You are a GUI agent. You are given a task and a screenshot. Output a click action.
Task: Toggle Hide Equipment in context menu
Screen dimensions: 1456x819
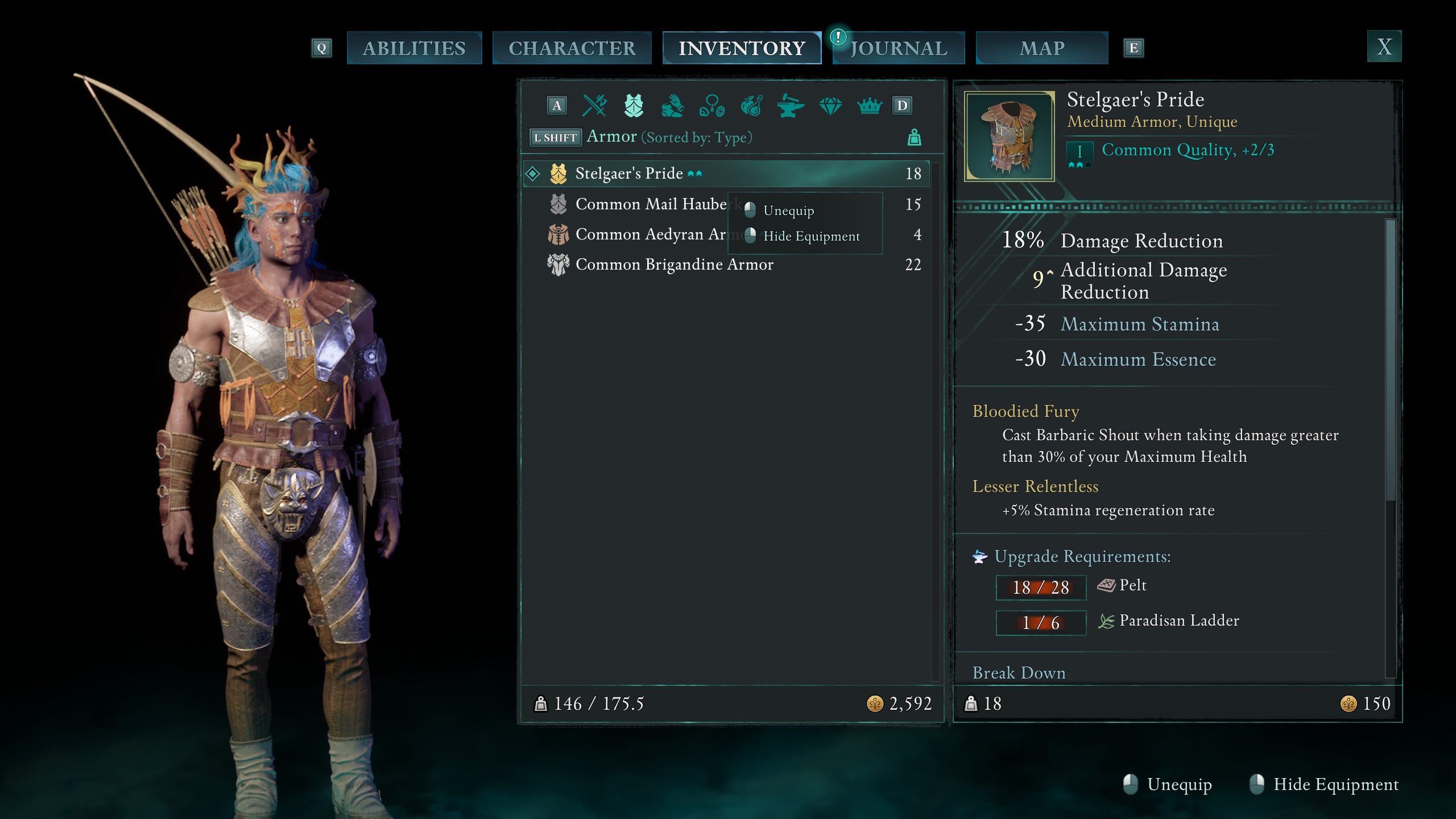[812, 236]
